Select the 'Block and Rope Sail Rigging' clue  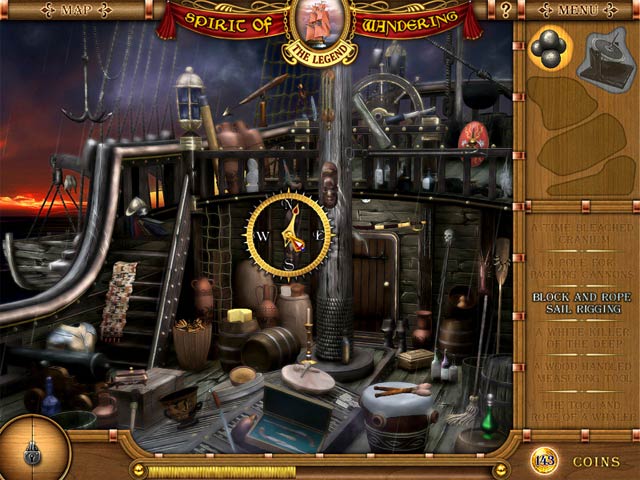(577, 303)
